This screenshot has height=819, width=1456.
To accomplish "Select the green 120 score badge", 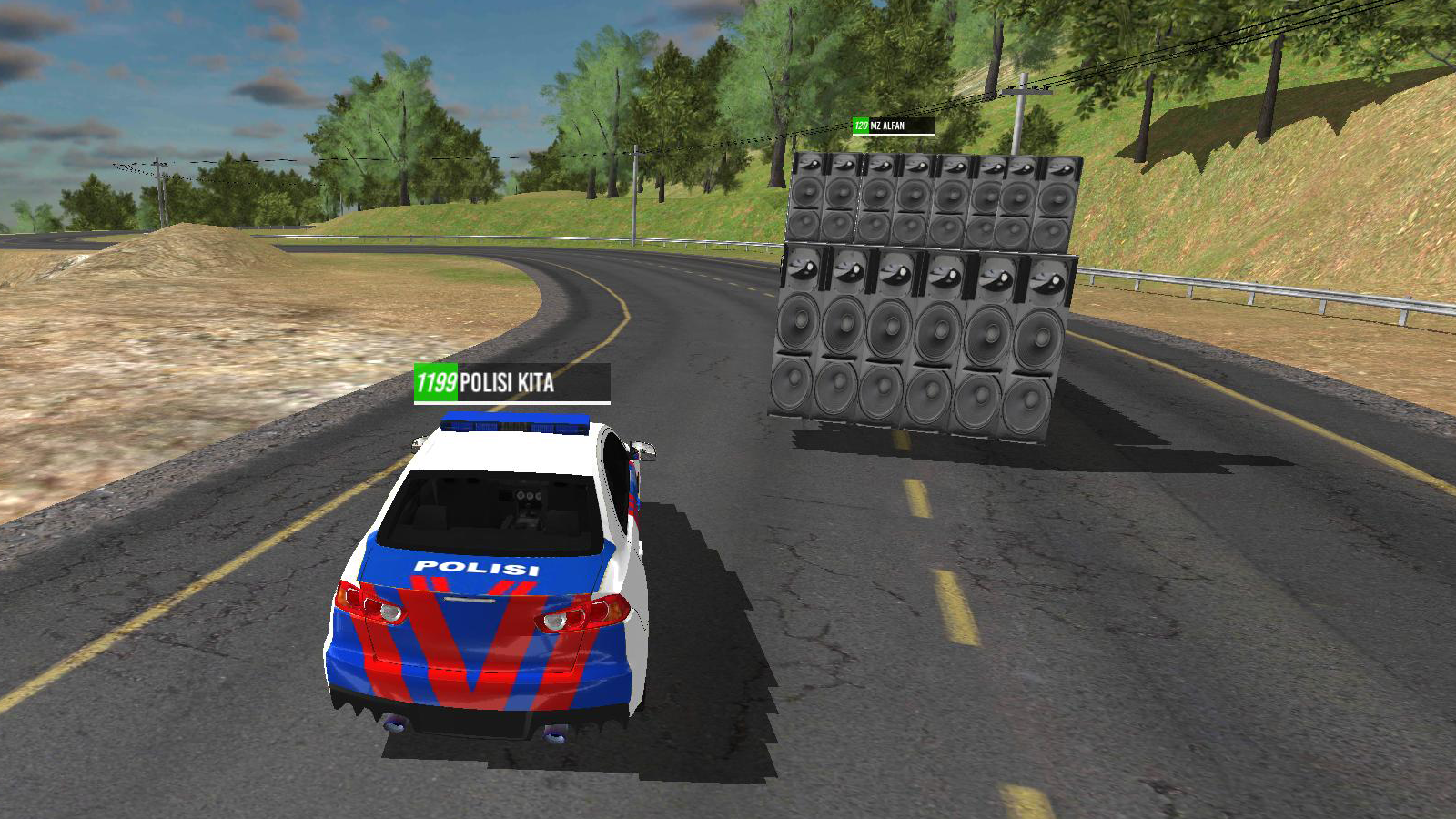I will point(859,127).
